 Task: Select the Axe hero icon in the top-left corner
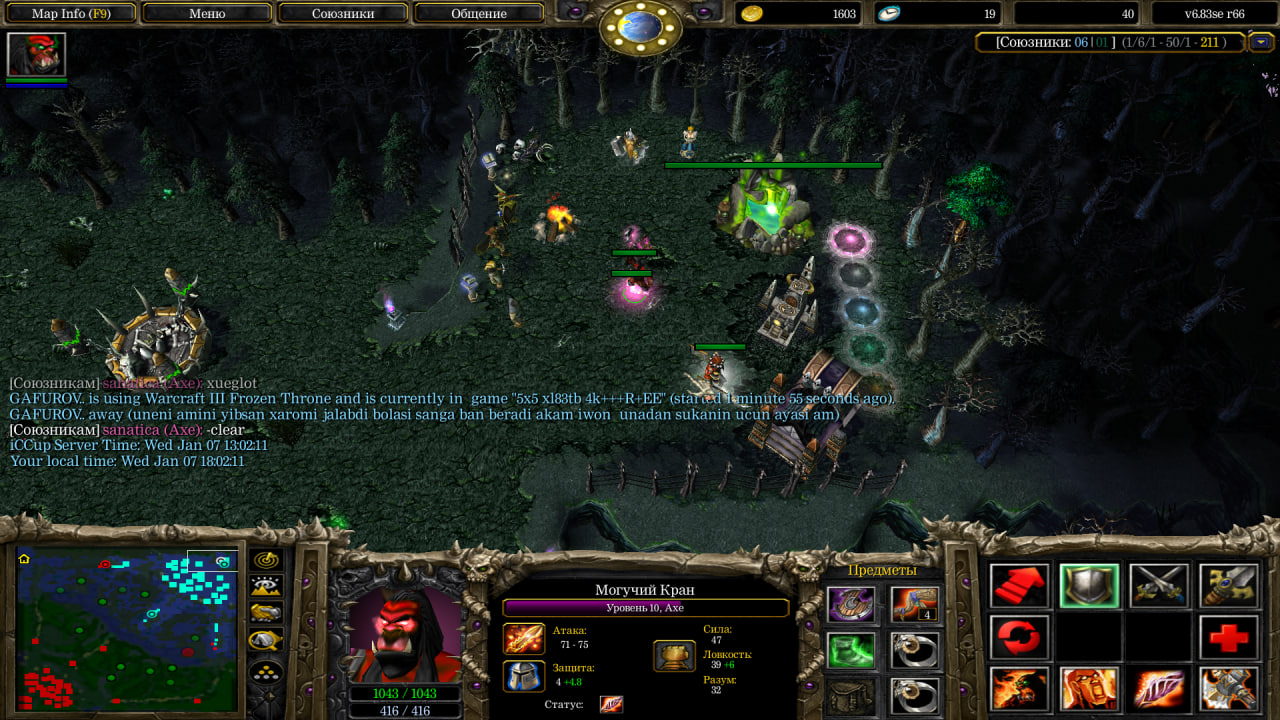point(36,55)
